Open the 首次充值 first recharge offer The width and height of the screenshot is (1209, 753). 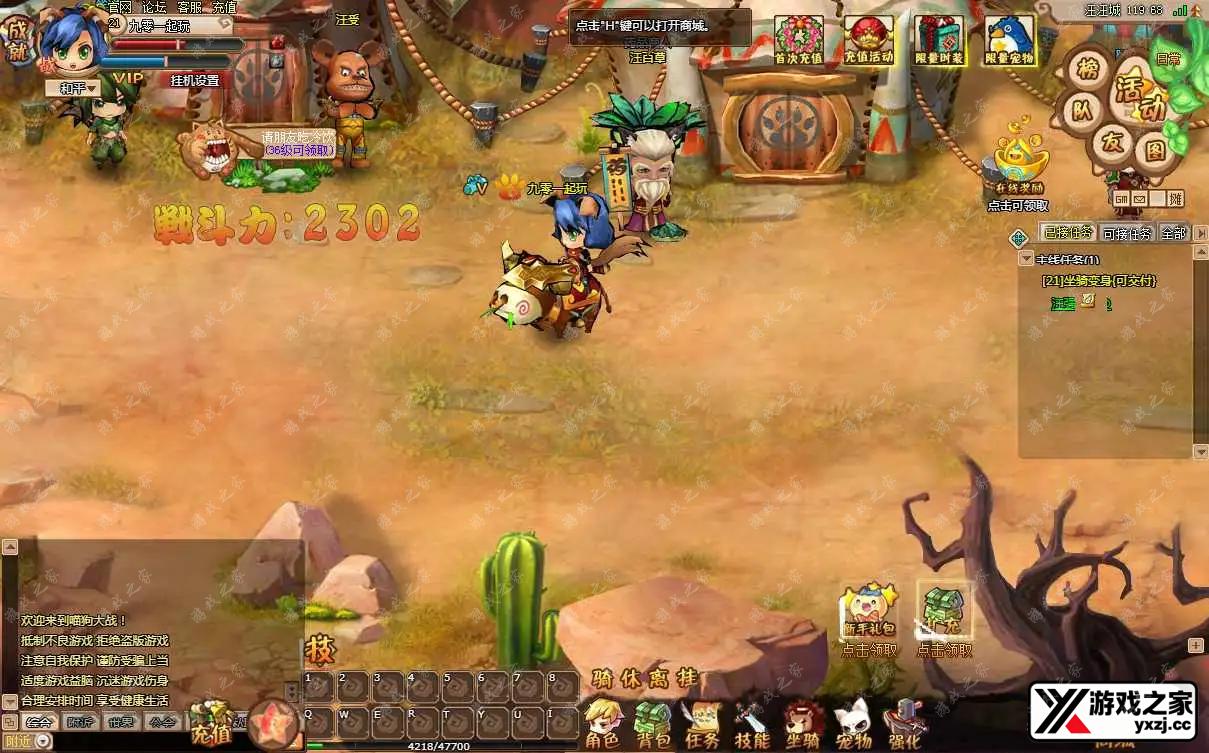[x=798, y=41]
